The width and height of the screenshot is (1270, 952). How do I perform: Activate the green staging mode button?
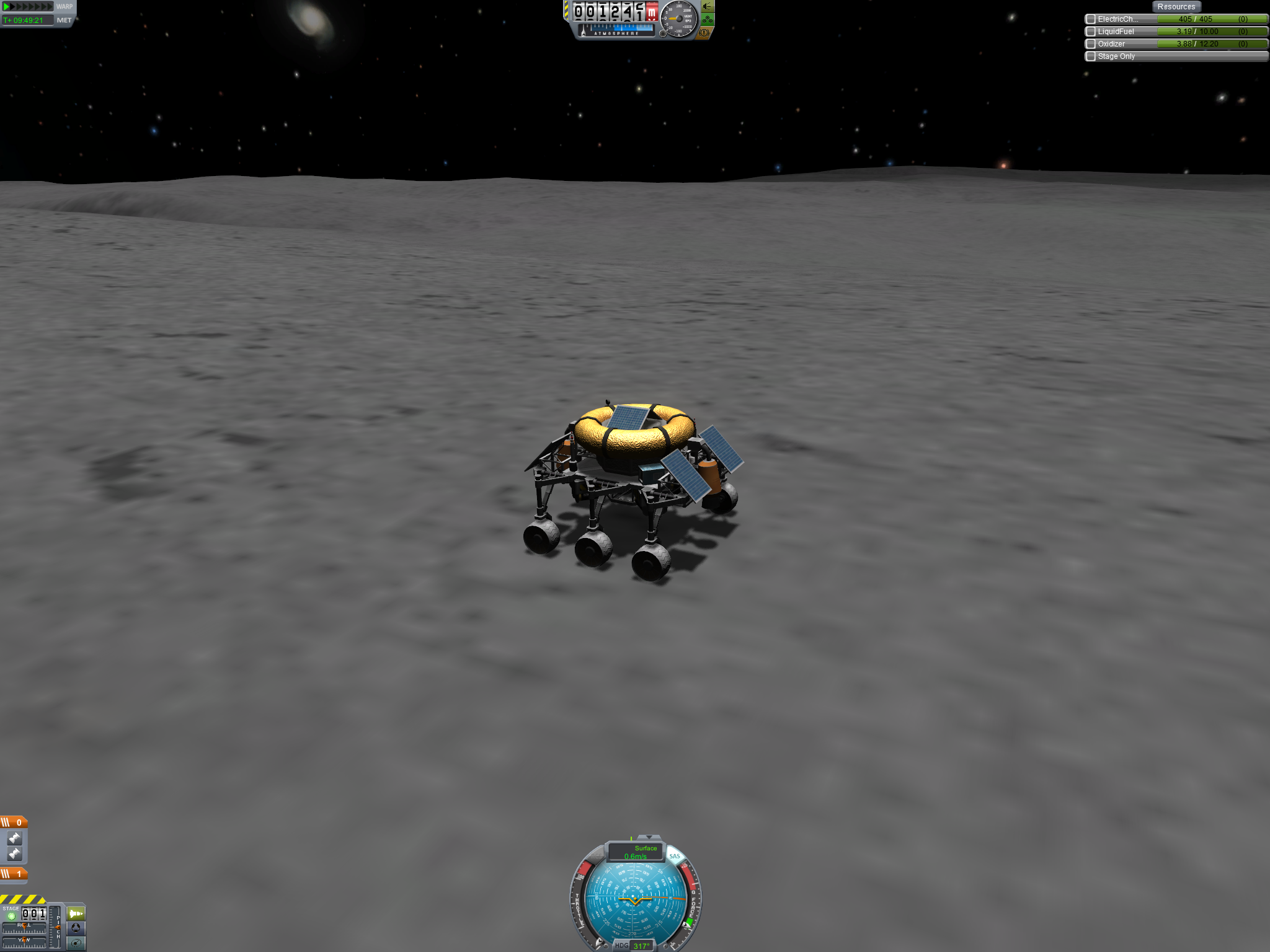[76, 914]
